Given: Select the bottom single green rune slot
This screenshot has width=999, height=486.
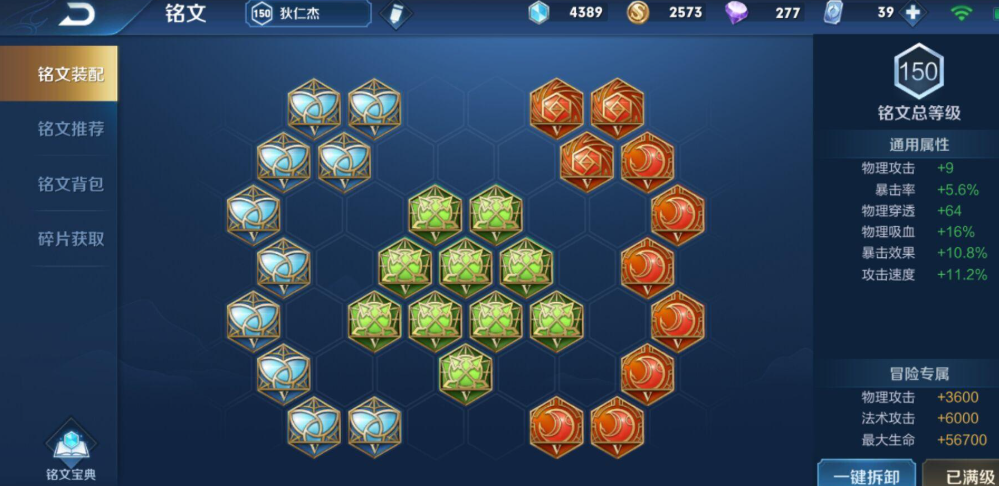Looking at the screenshot, I should (x=465, y=371).
